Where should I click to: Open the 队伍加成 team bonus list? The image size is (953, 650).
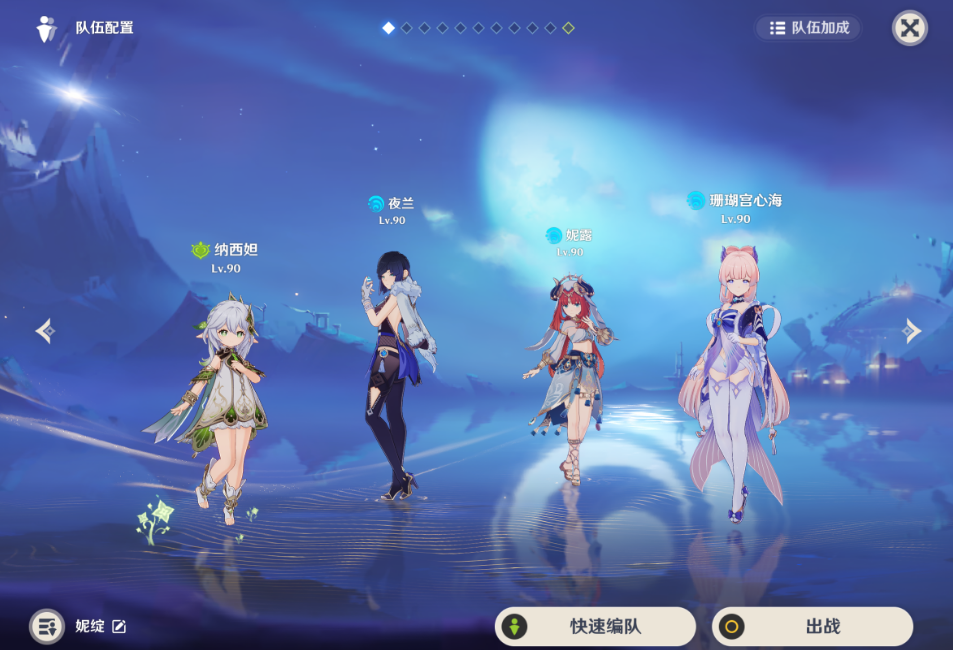click(808, 28)
